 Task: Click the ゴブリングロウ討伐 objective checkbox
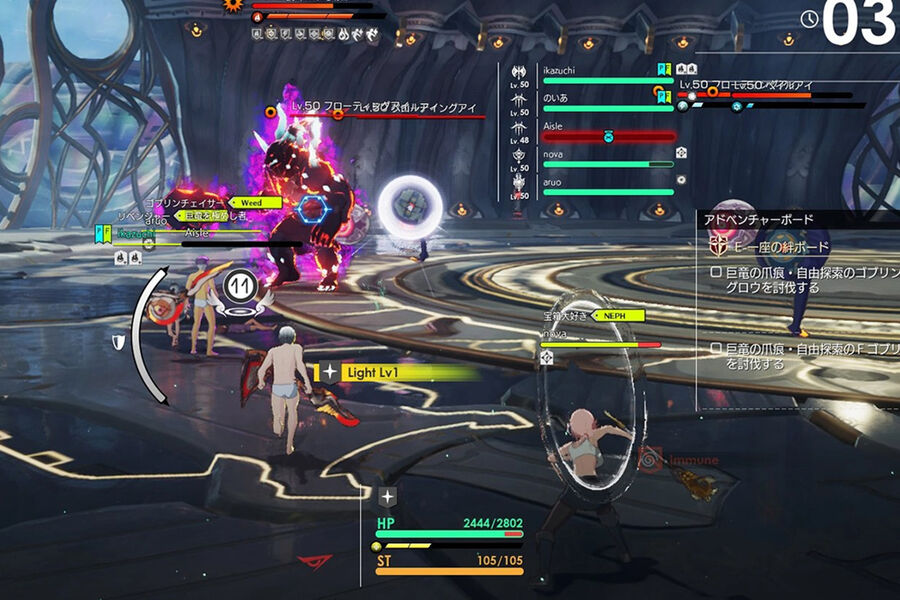[x=715, y=273]
